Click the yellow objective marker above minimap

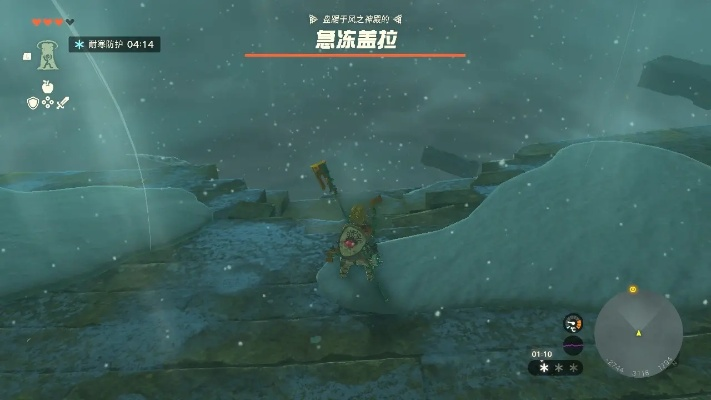point(633,290)
